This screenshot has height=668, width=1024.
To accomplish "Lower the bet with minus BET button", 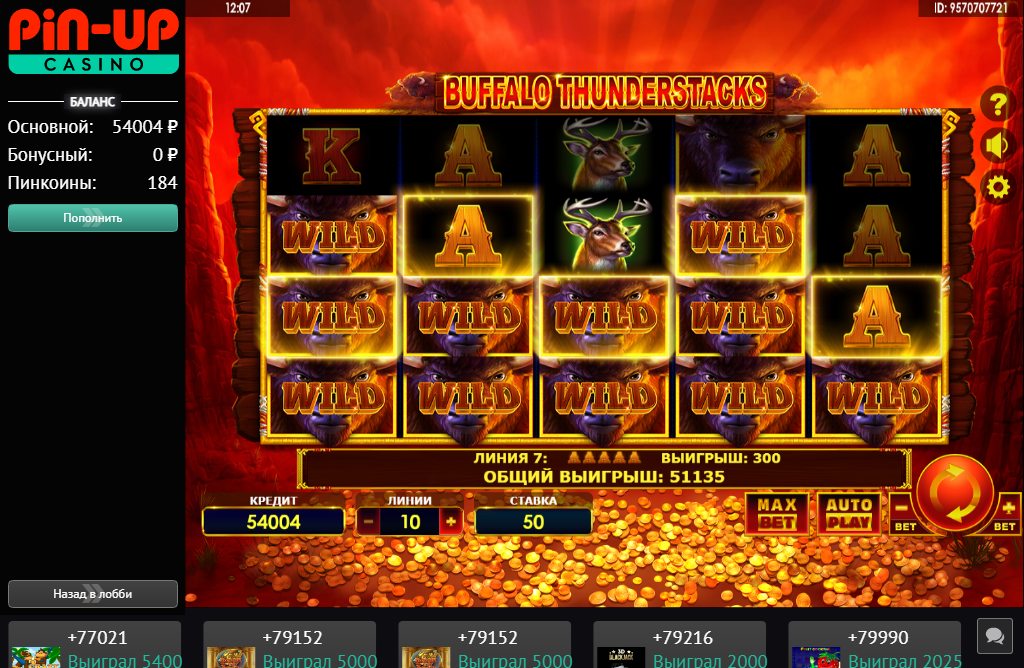I will pyautogui.click(x=903, y=514).
